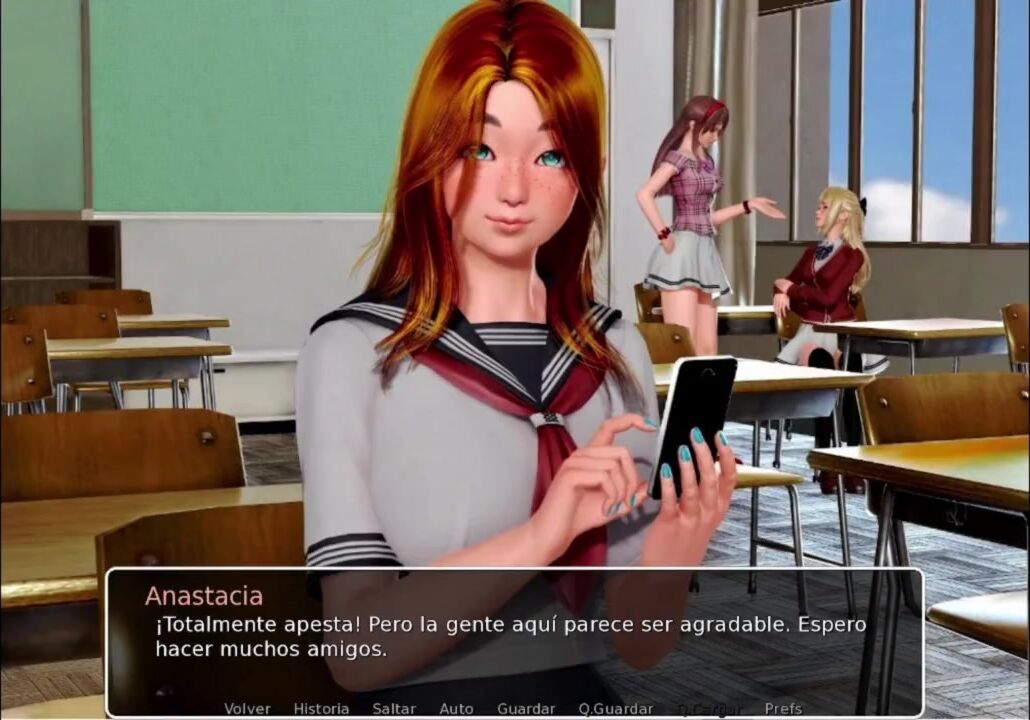Toggle Auto dialogue advance
This screenshot has height=720, width=1030.
point(456,709)
